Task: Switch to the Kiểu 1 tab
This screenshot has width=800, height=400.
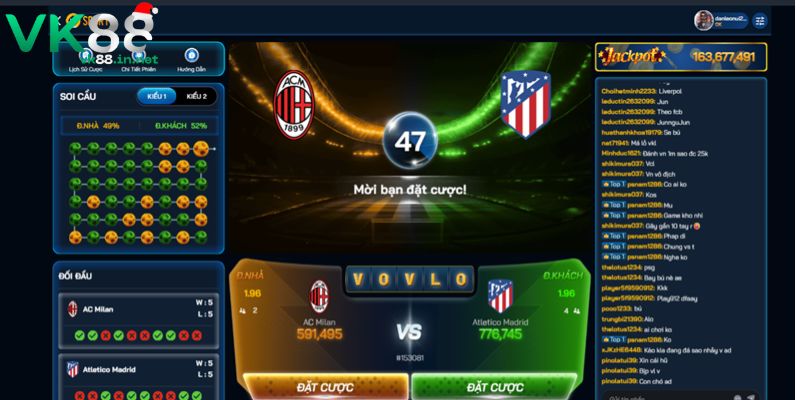Action: (x=157, y=96)
